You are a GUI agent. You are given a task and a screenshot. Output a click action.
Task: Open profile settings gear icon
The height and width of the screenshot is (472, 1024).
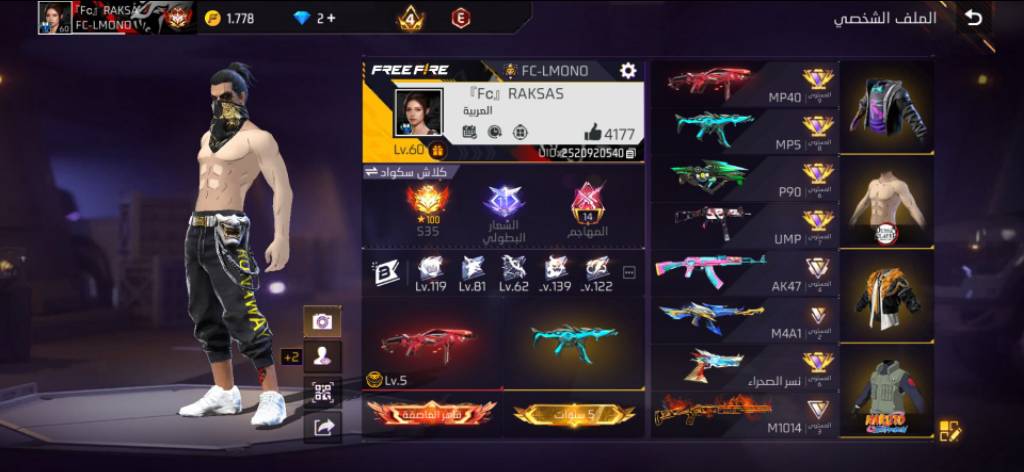pos(628,70)
